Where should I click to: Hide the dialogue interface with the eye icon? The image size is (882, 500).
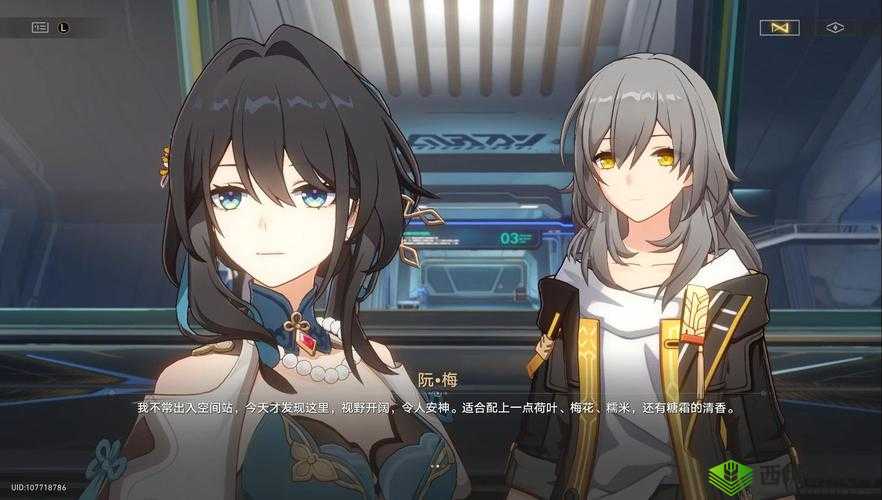coord(835,28)
